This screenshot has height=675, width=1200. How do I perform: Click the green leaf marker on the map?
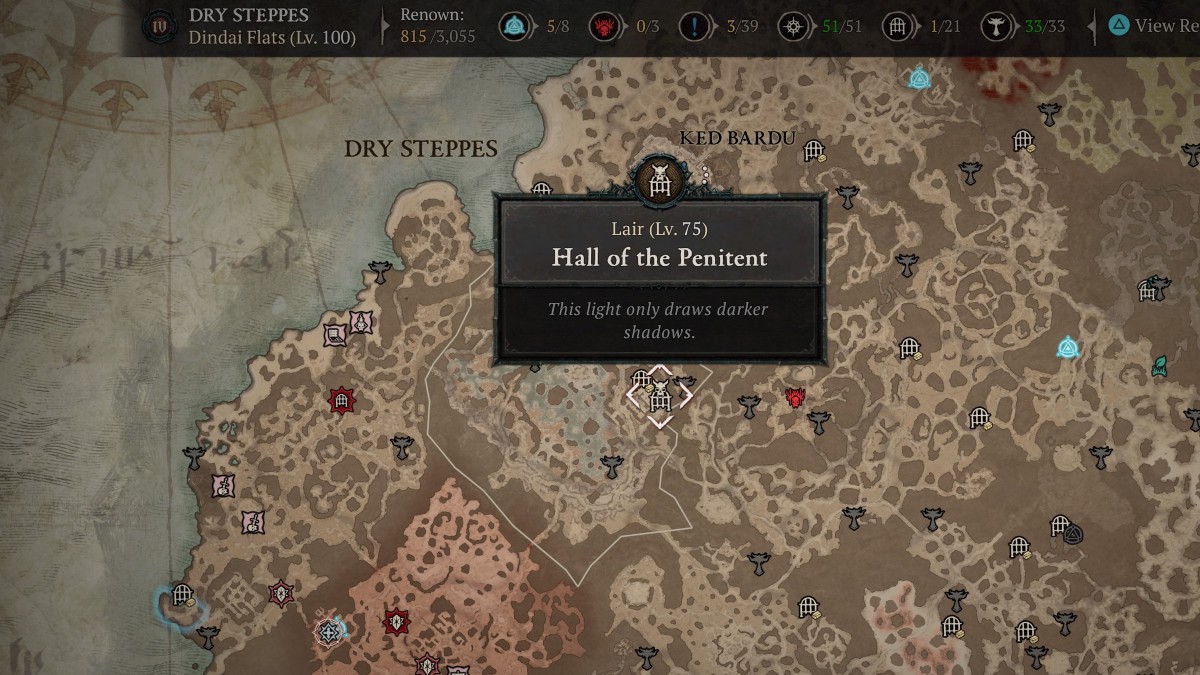tap(1160, 365)
